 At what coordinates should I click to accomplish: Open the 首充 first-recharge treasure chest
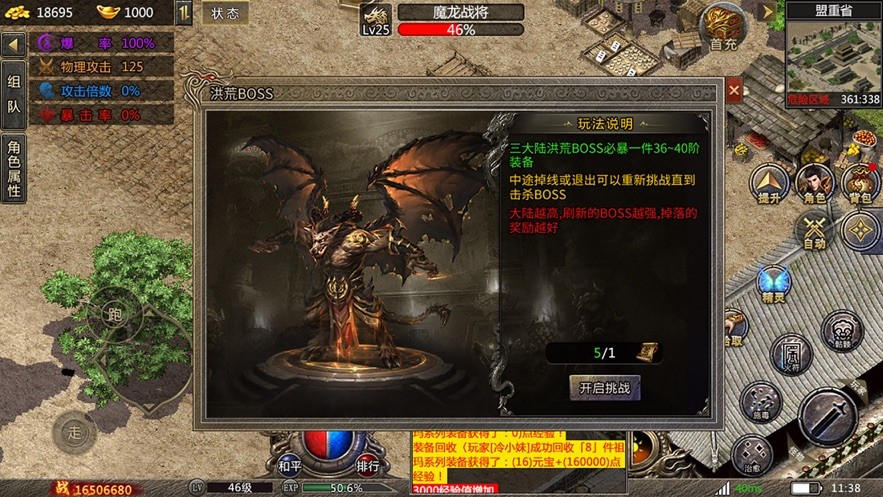click(723, 25)
